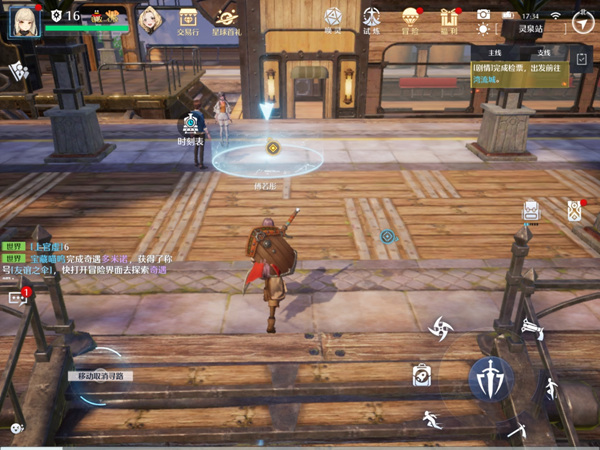The image size is (600, 450).
Task: Open the compass map button
Action: pos(582,21)
